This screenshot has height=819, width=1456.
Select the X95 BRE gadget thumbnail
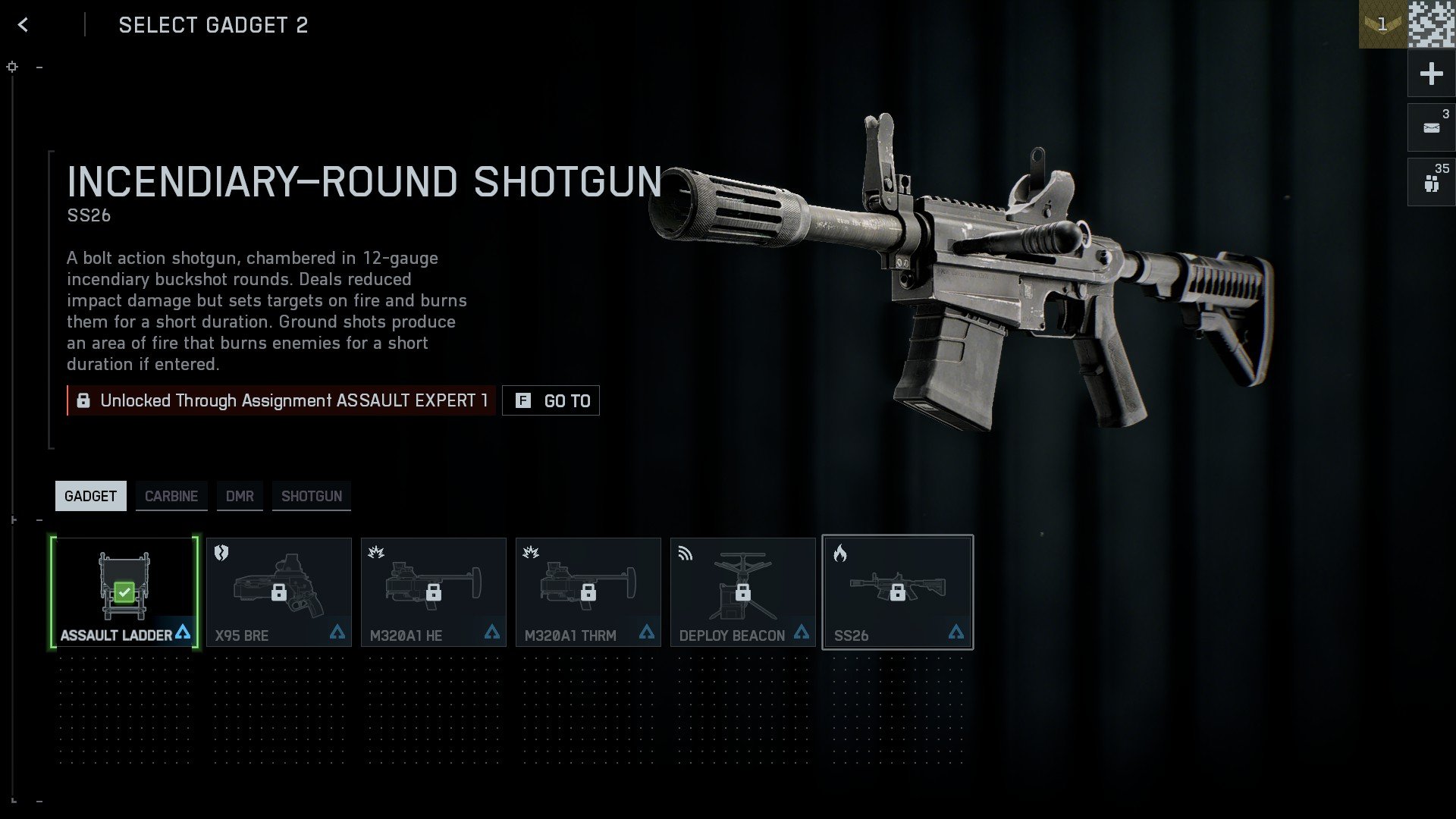pyautogui.click(x=278, y=591)
